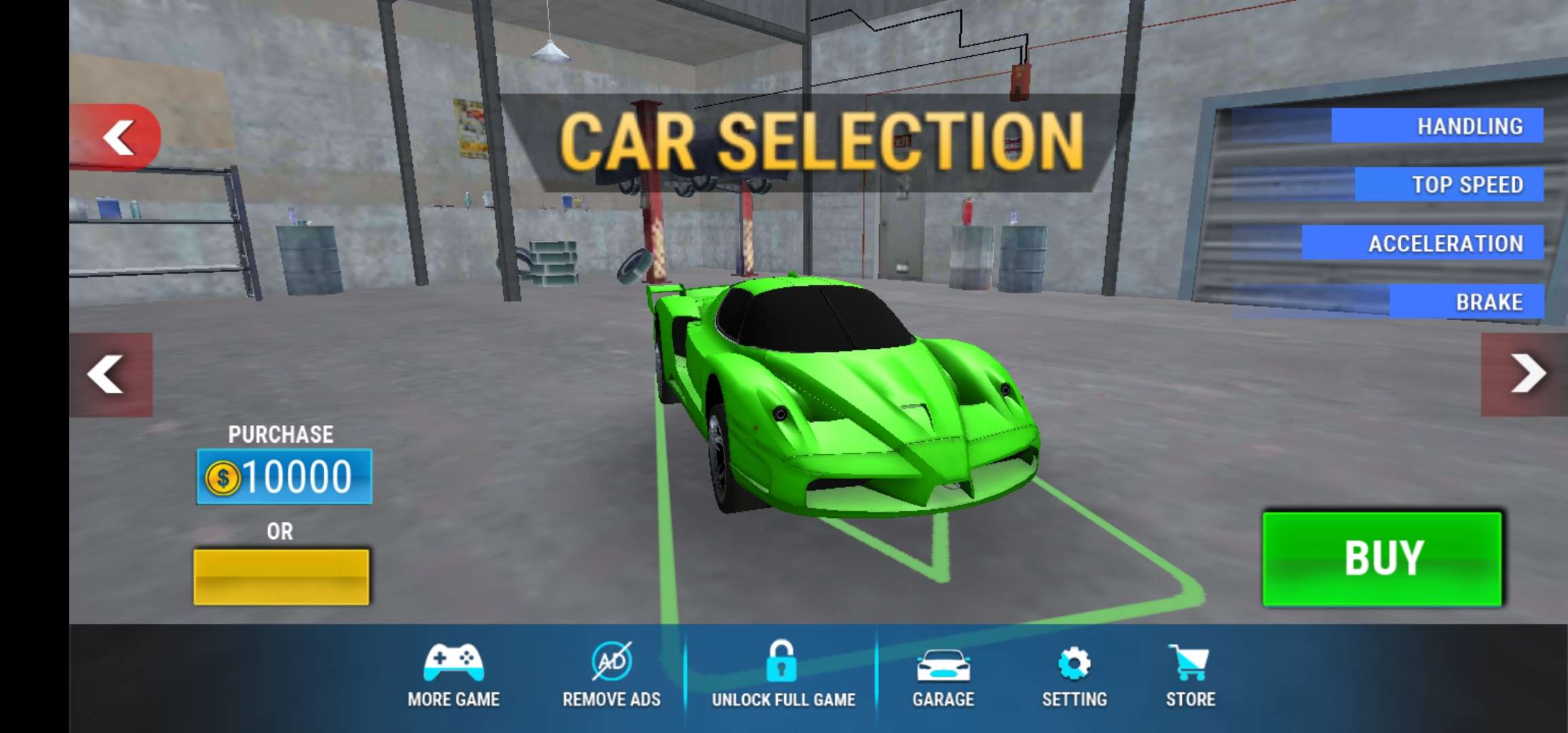Choose Unlock Full Game
The image size is (1568, 733).
[x=783, y=675]
